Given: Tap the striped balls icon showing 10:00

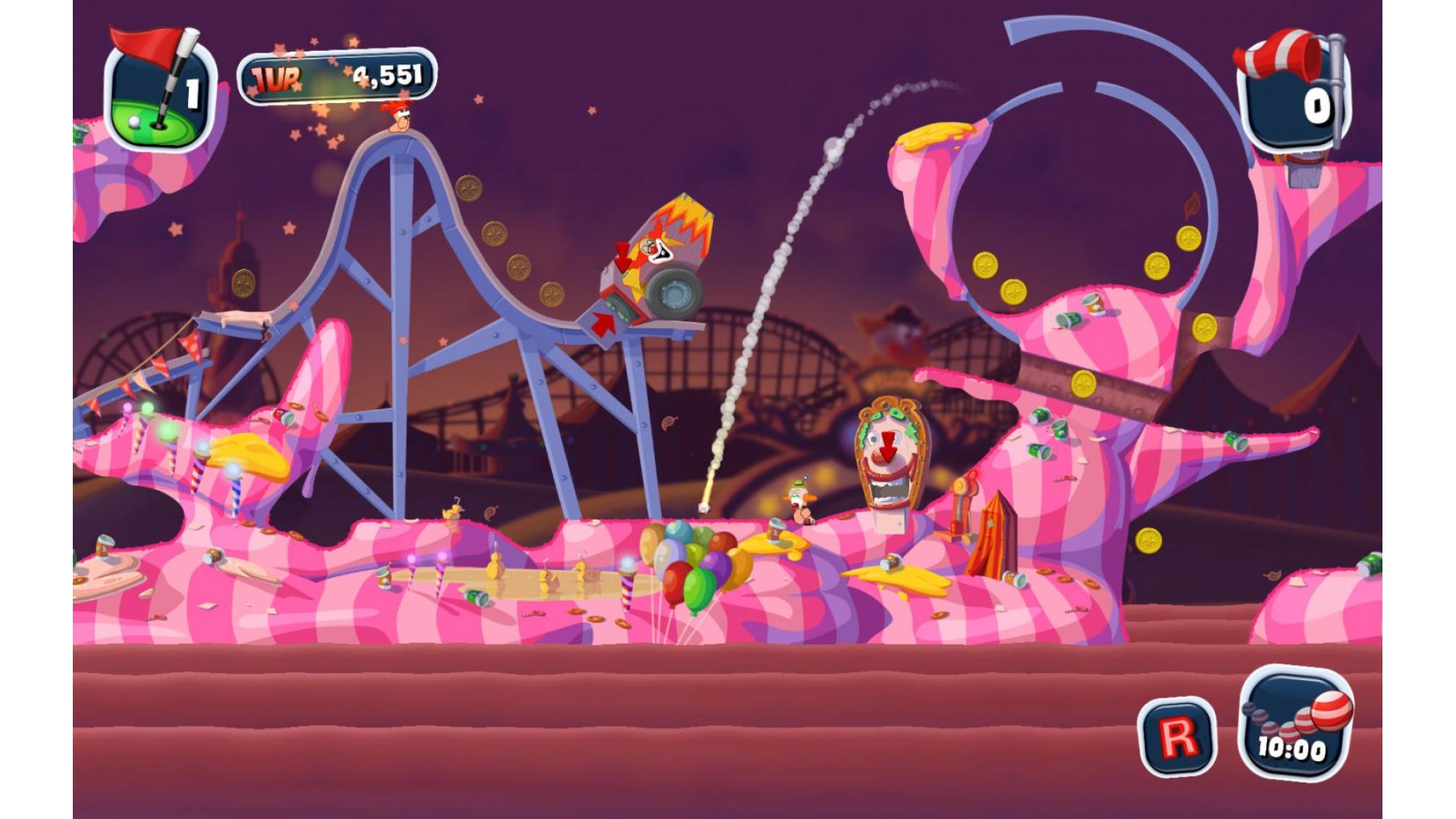Looking at the screenshot, I should tap(1295, 723).
